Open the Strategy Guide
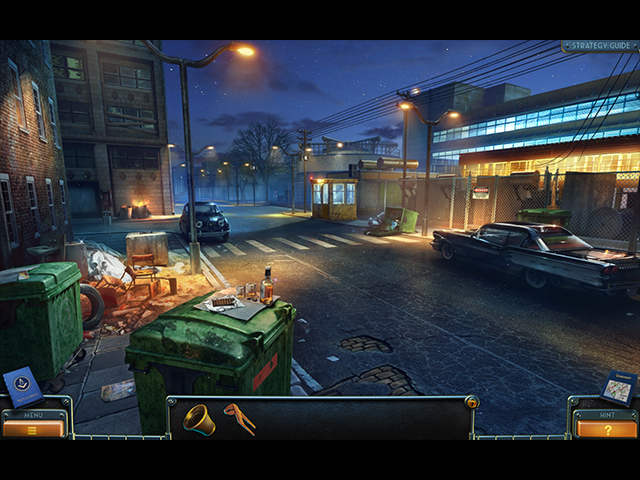 (599, 46)
